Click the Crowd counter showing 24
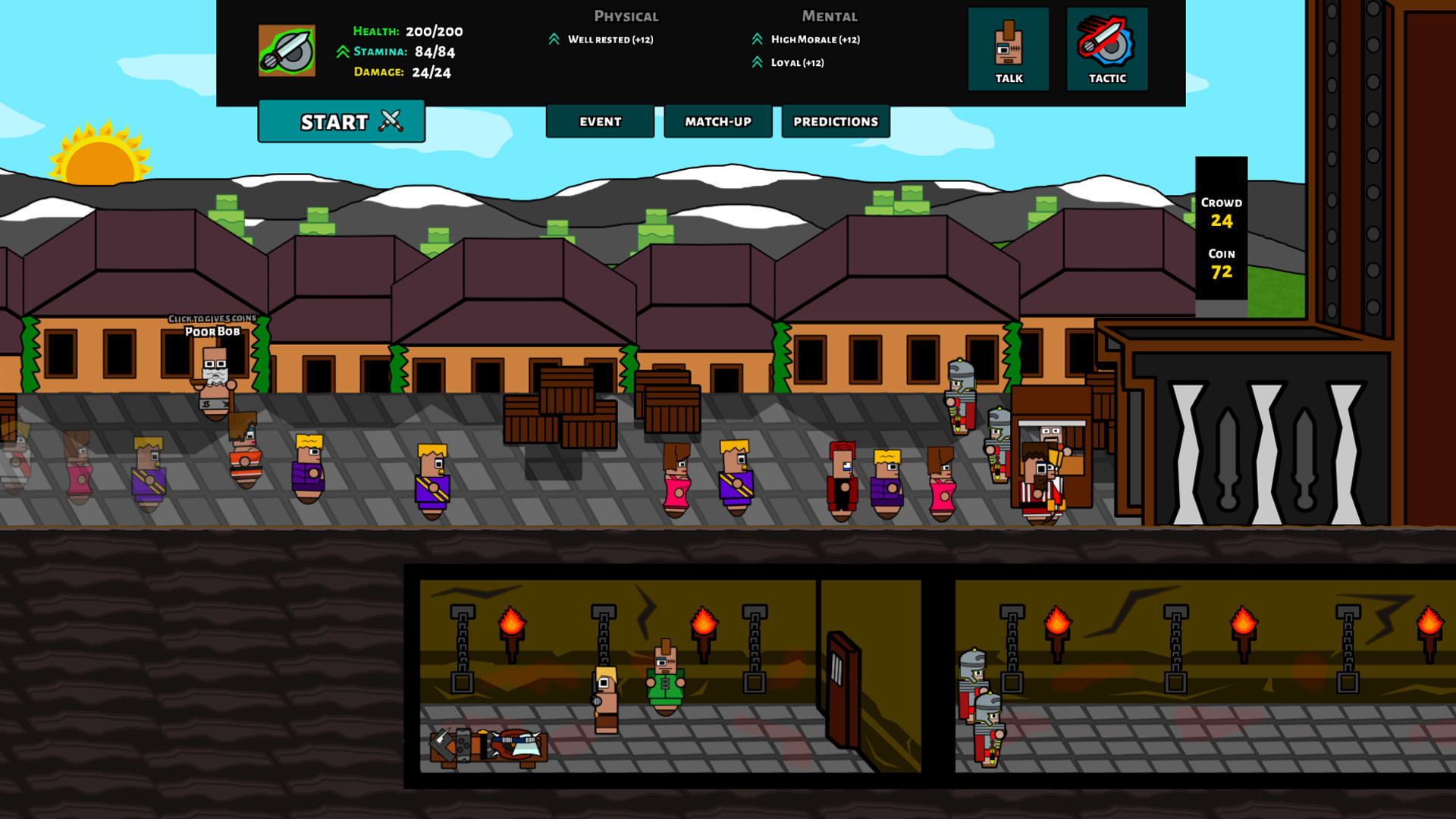The width and height of the screenshot is (1456, 819). coord(1222,212)
